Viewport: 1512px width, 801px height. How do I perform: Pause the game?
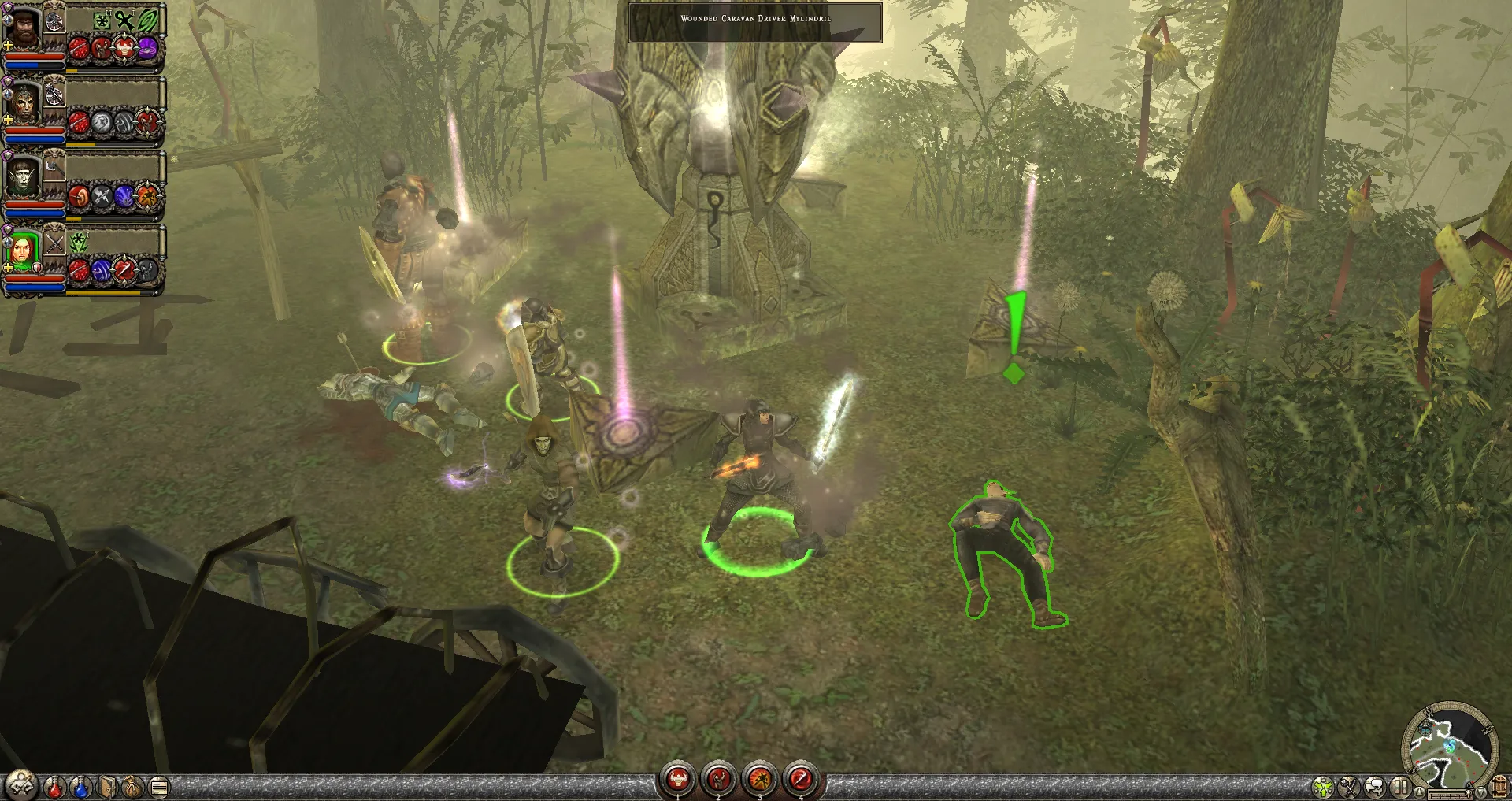click(1399, 787)
